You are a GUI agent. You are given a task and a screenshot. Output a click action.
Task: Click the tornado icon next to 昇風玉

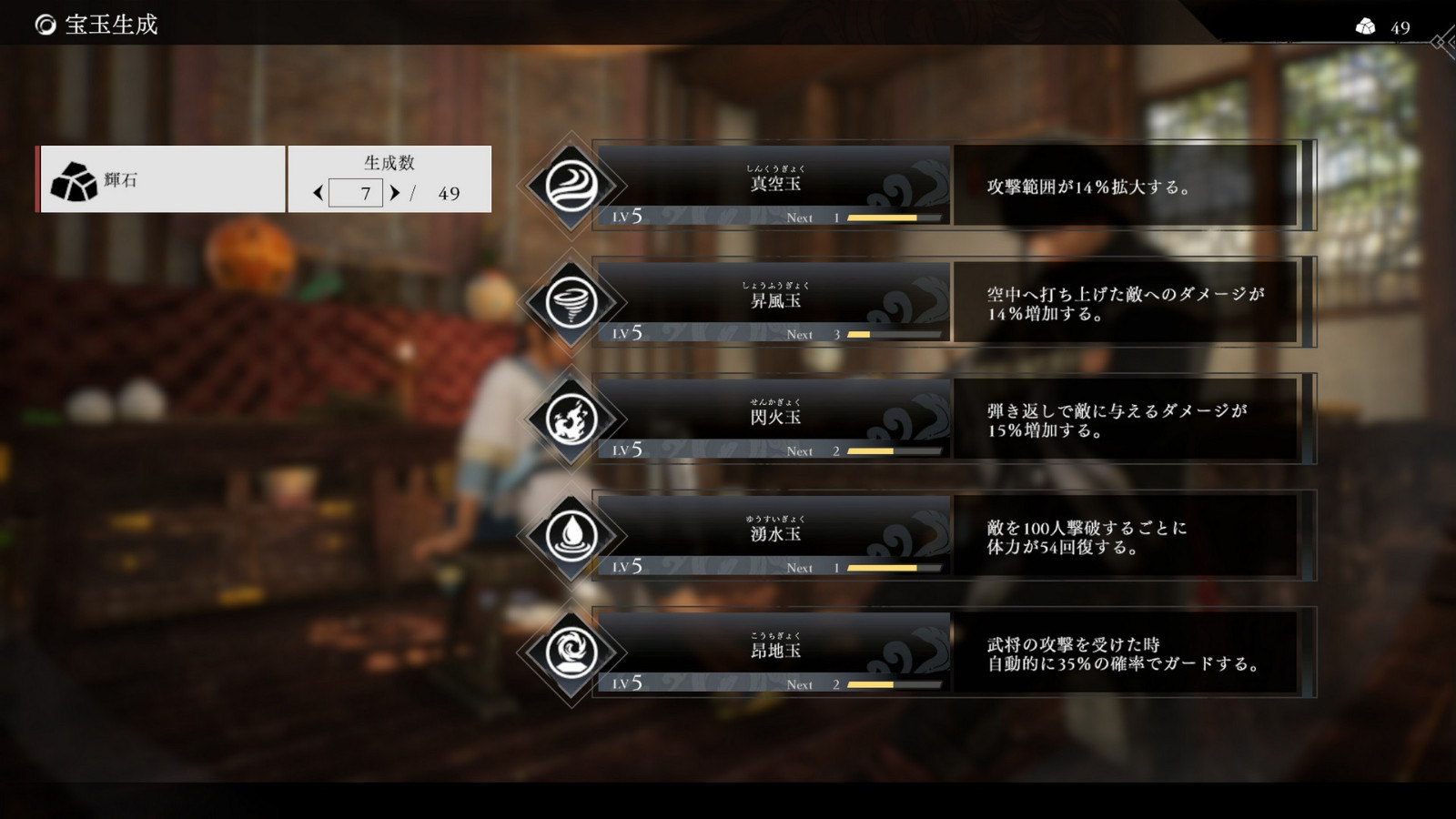(573, 300)
